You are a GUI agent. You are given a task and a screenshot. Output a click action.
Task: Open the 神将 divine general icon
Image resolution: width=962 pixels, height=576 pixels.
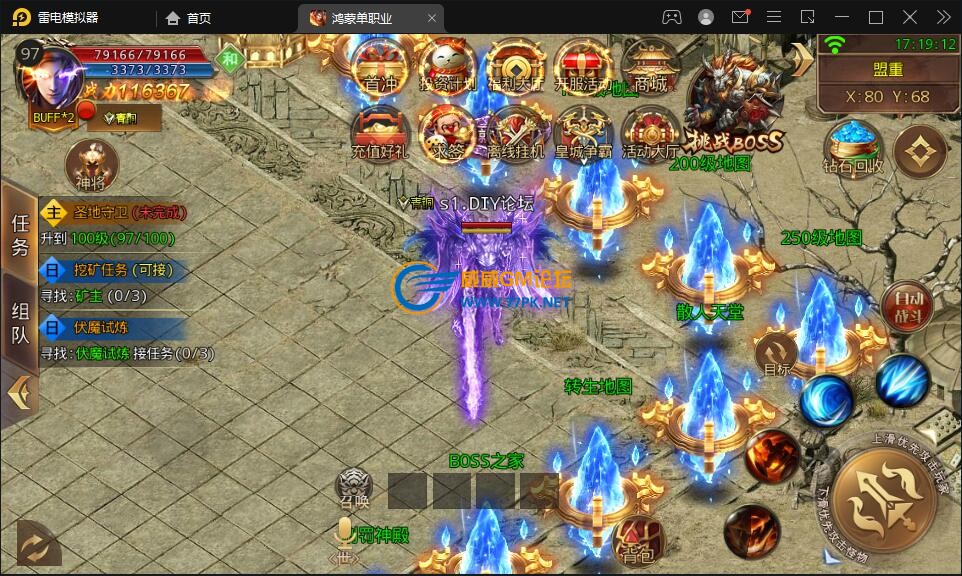[x=90, y=165]
